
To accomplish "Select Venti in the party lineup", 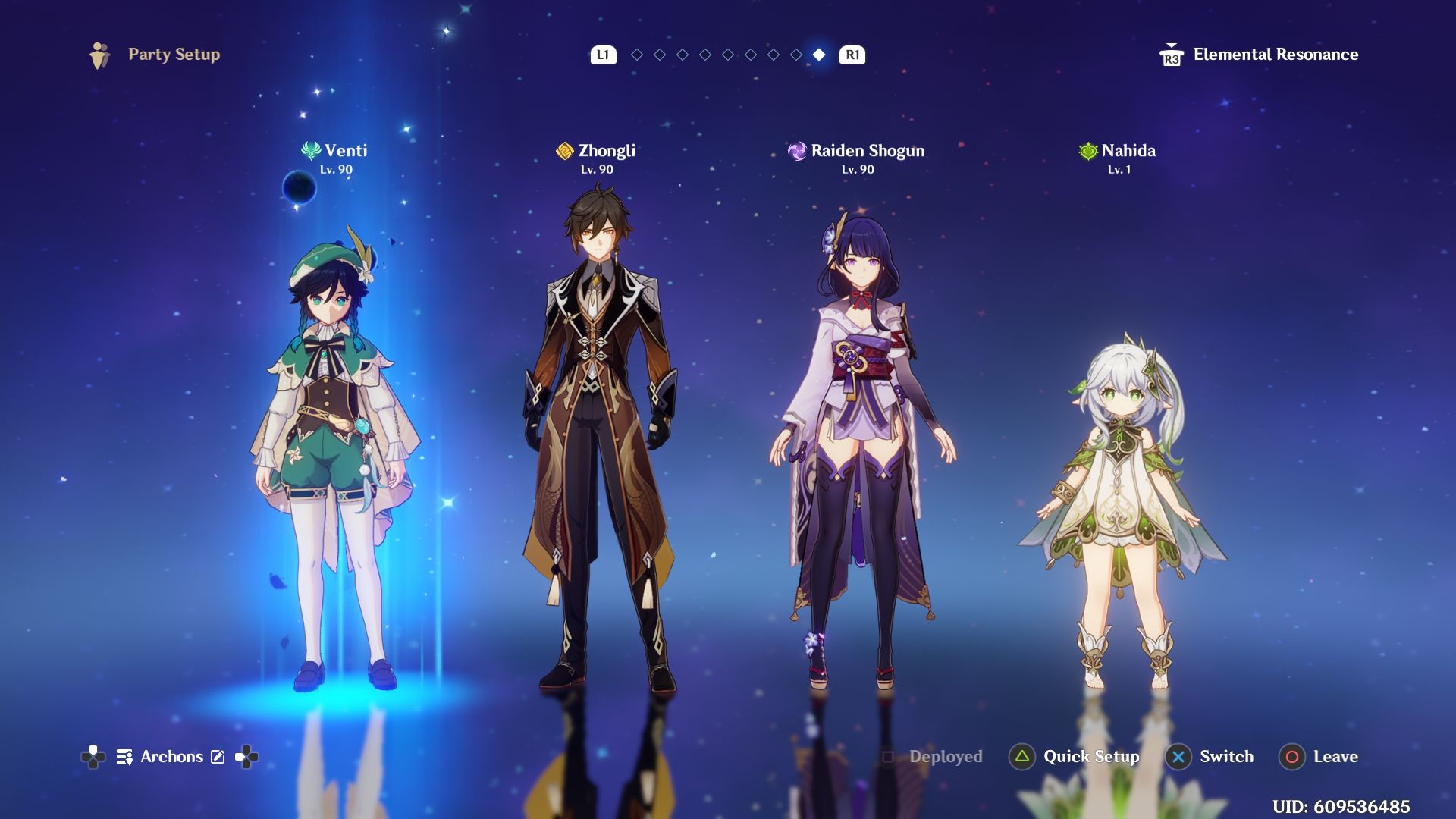I will click(334, 455).
